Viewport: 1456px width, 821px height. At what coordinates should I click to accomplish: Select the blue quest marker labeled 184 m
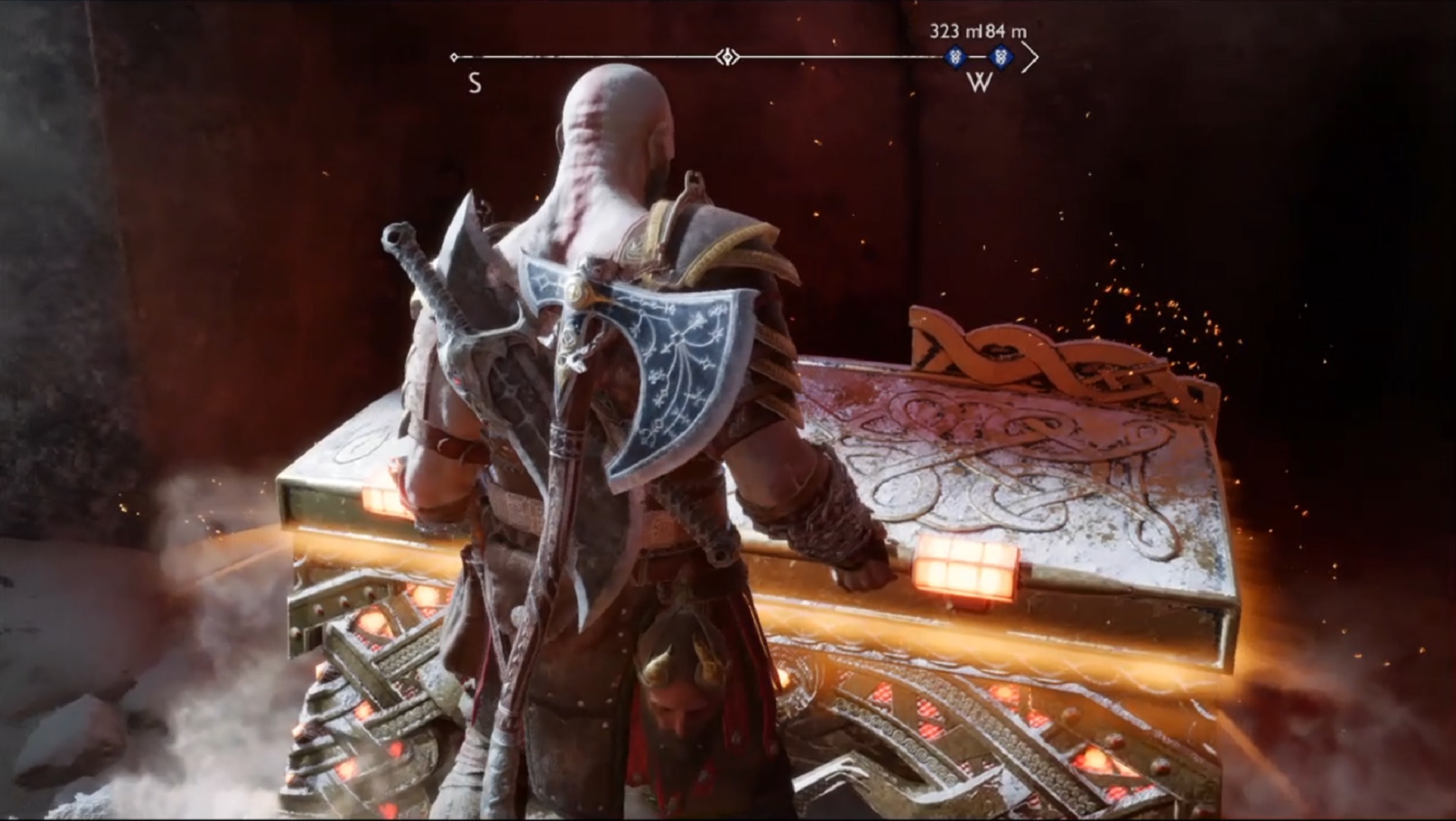(1002, 56)
